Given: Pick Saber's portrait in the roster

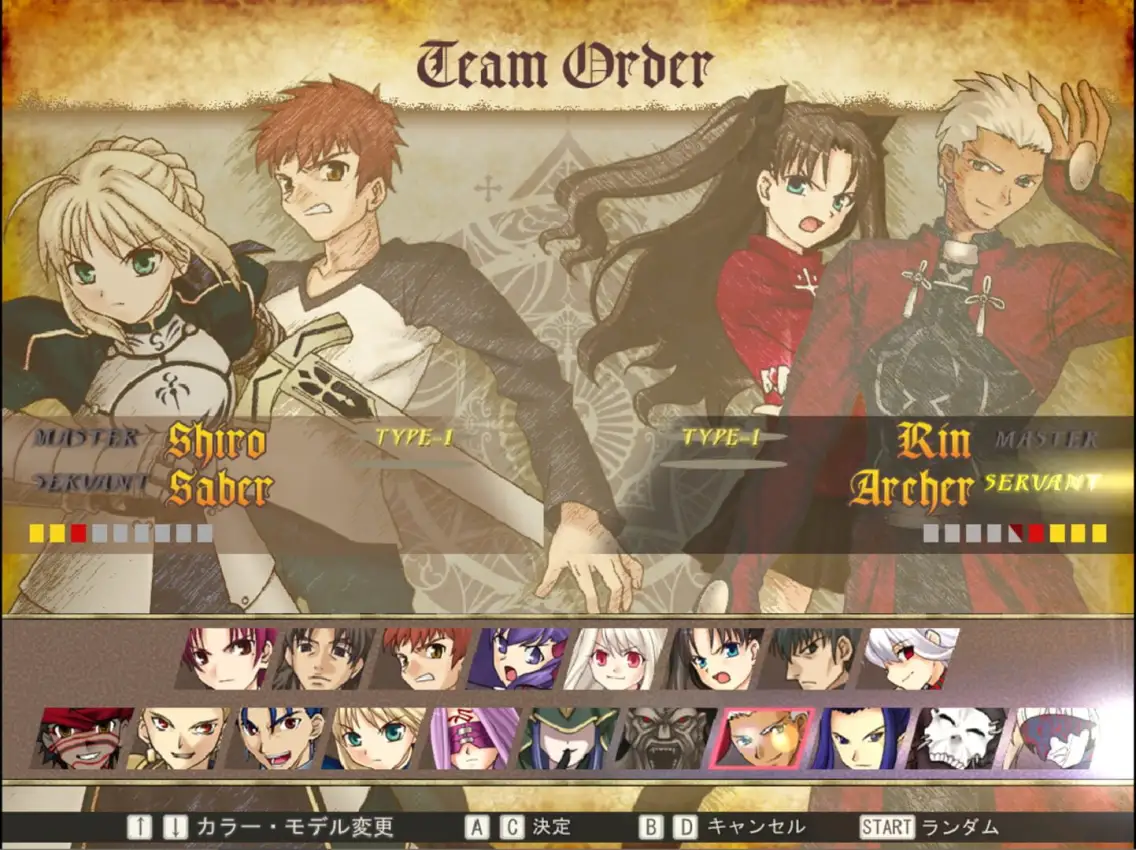Looking at the screenshot, I should point(378,738).
